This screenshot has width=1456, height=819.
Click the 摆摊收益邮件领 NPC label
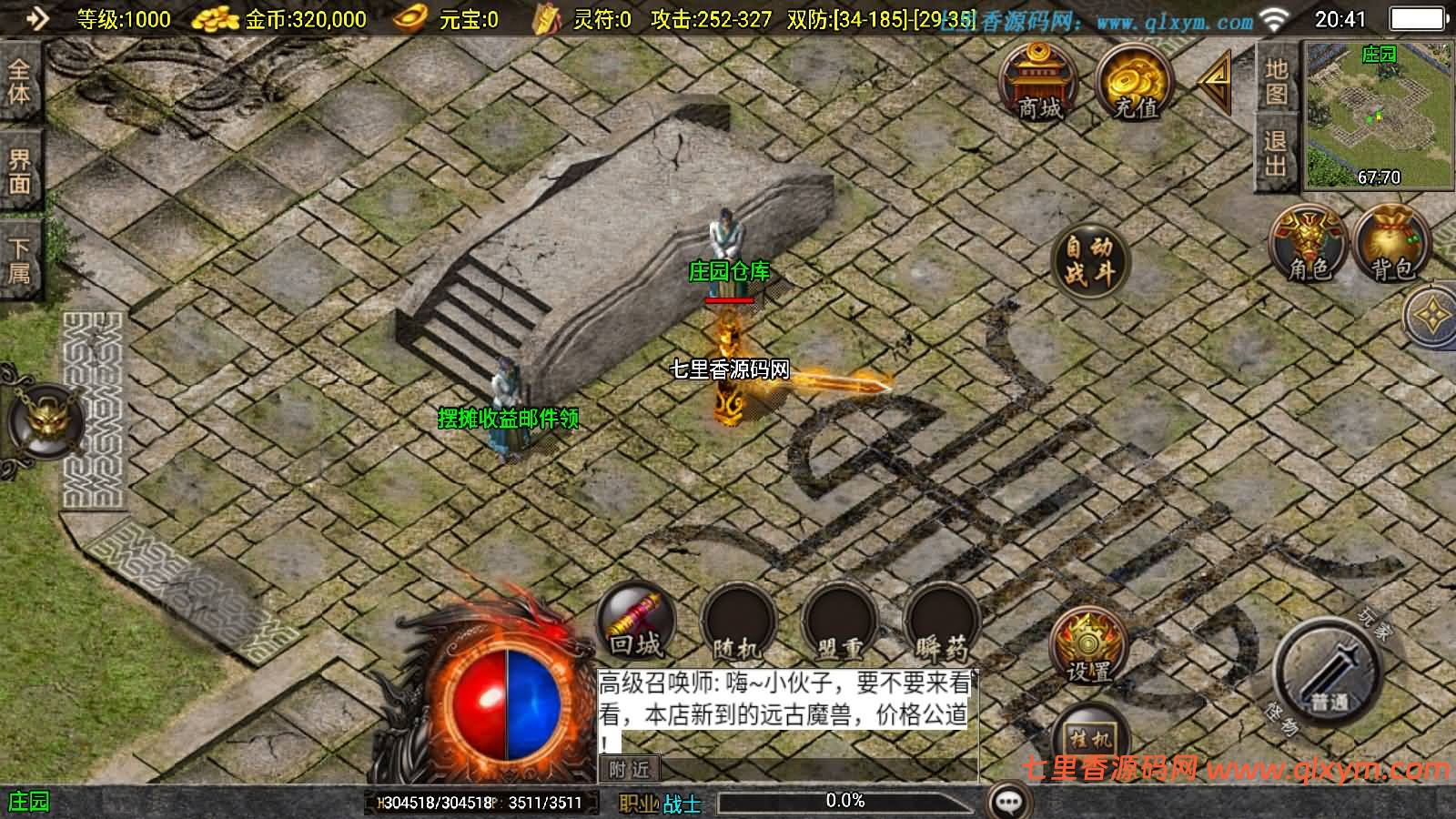pos(510,420)
